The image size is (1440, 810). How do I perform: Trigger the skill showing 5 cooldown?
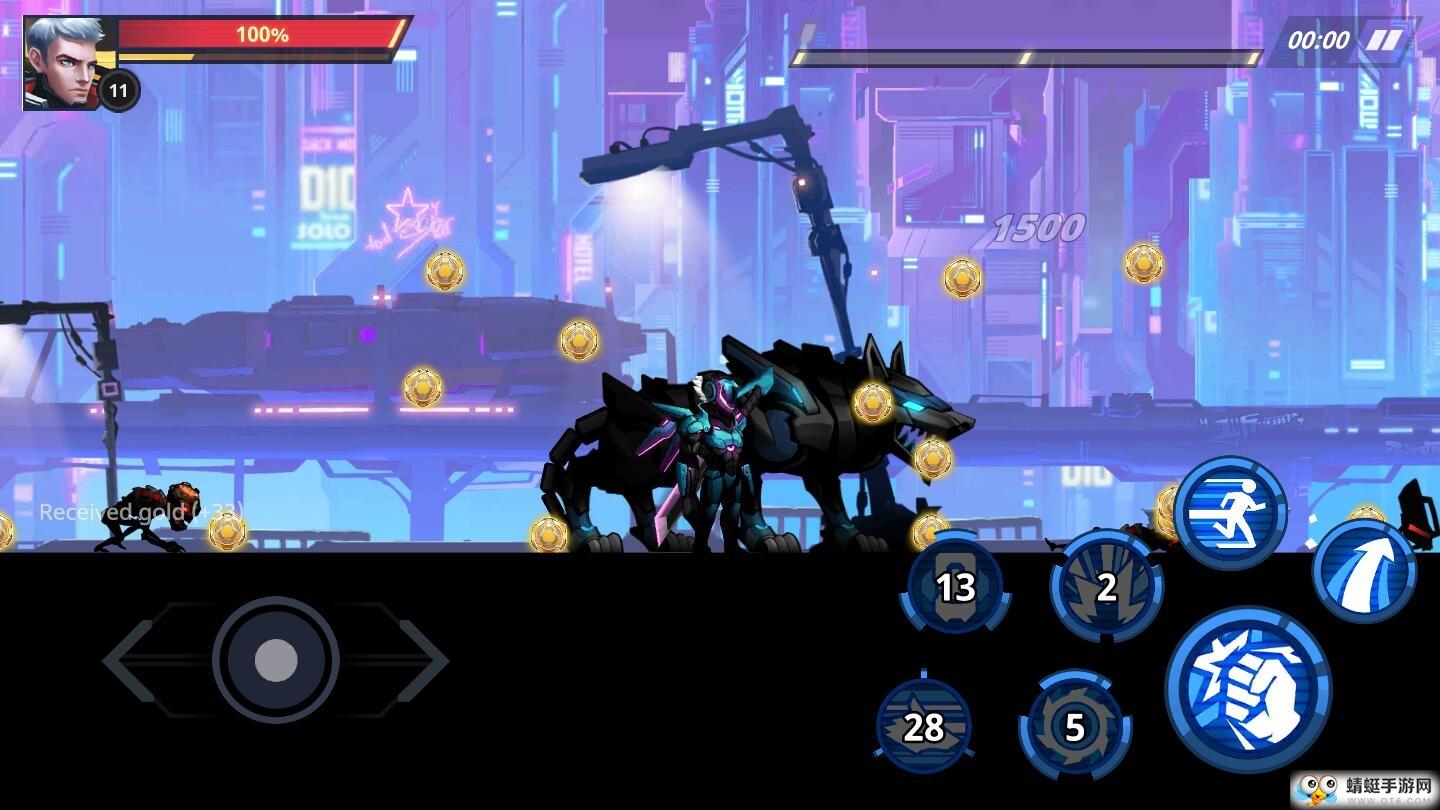coord(1075,727)
